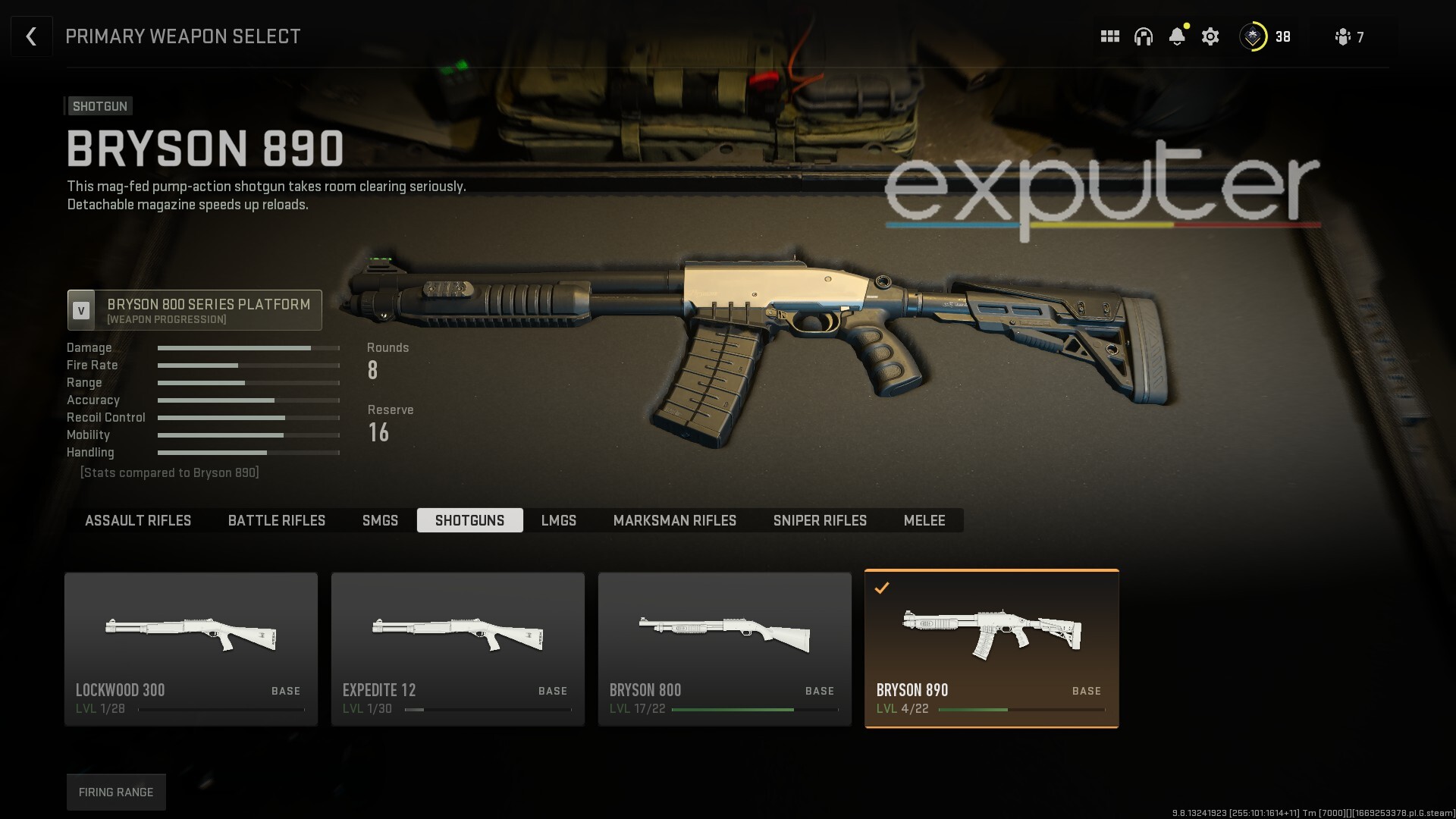Launch the Firing Range
This screenshot has width=1456, height=819.
[115, 791]
